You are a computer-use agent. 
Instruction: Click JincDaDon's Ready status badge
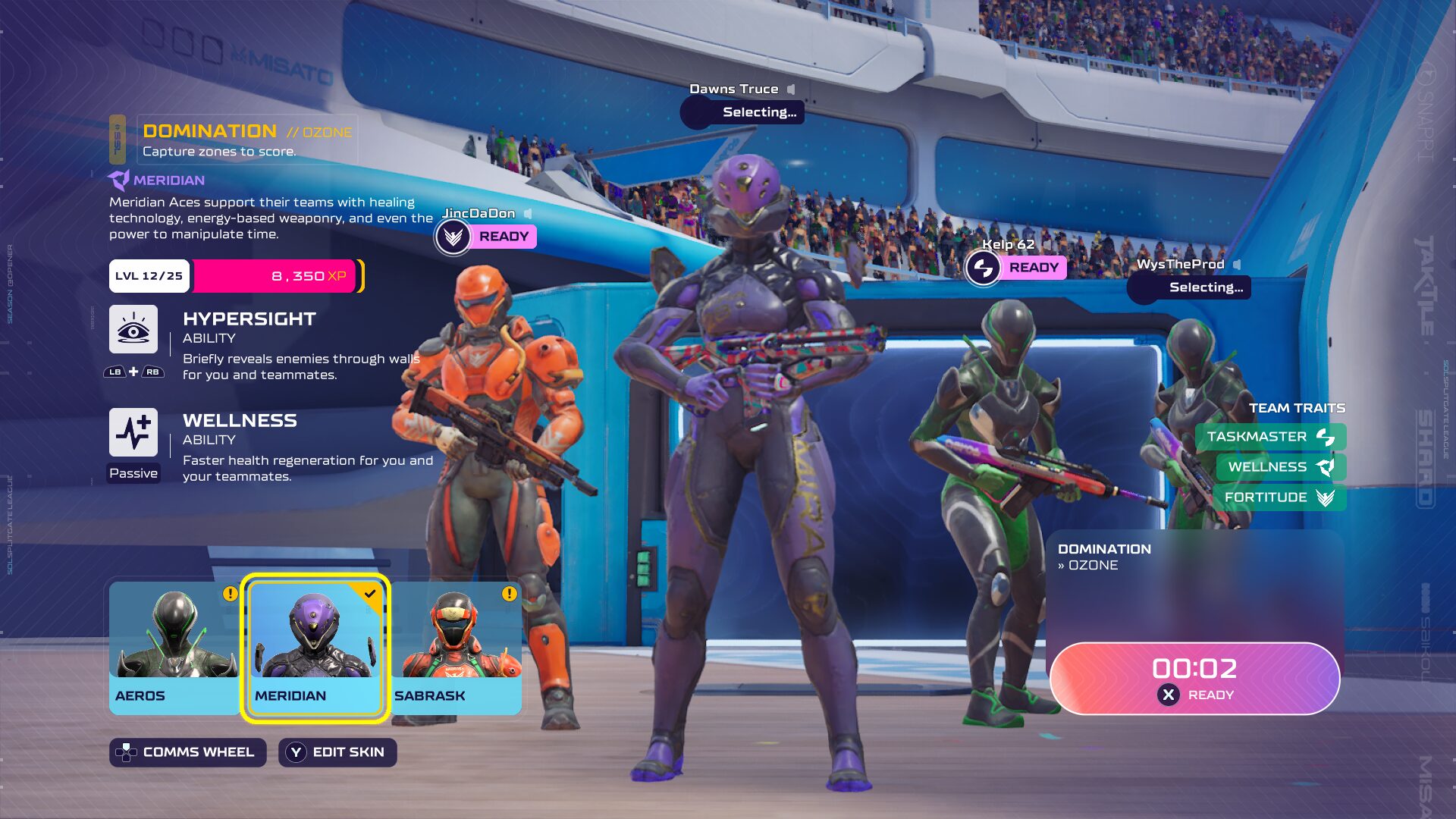click(x=504, y=237)
